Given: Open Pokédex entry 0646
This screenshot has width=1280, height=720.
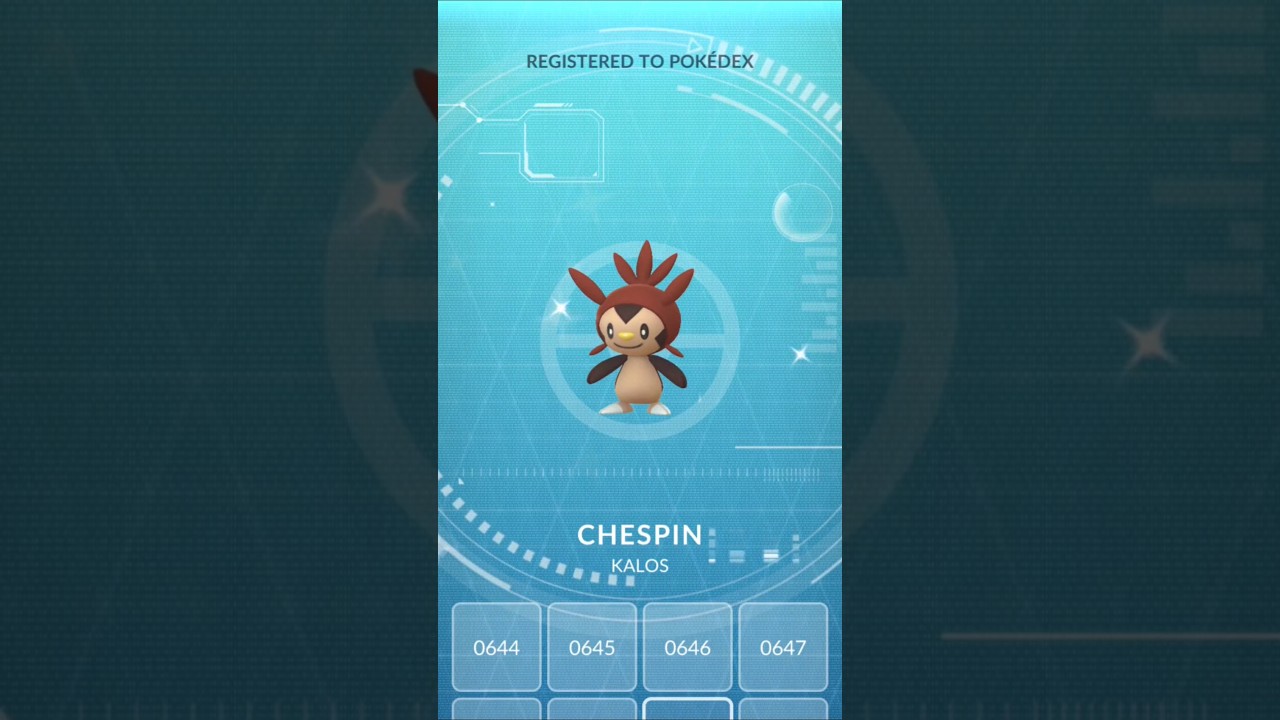Looking at the screenshot, I should click(x=687, y=648).
